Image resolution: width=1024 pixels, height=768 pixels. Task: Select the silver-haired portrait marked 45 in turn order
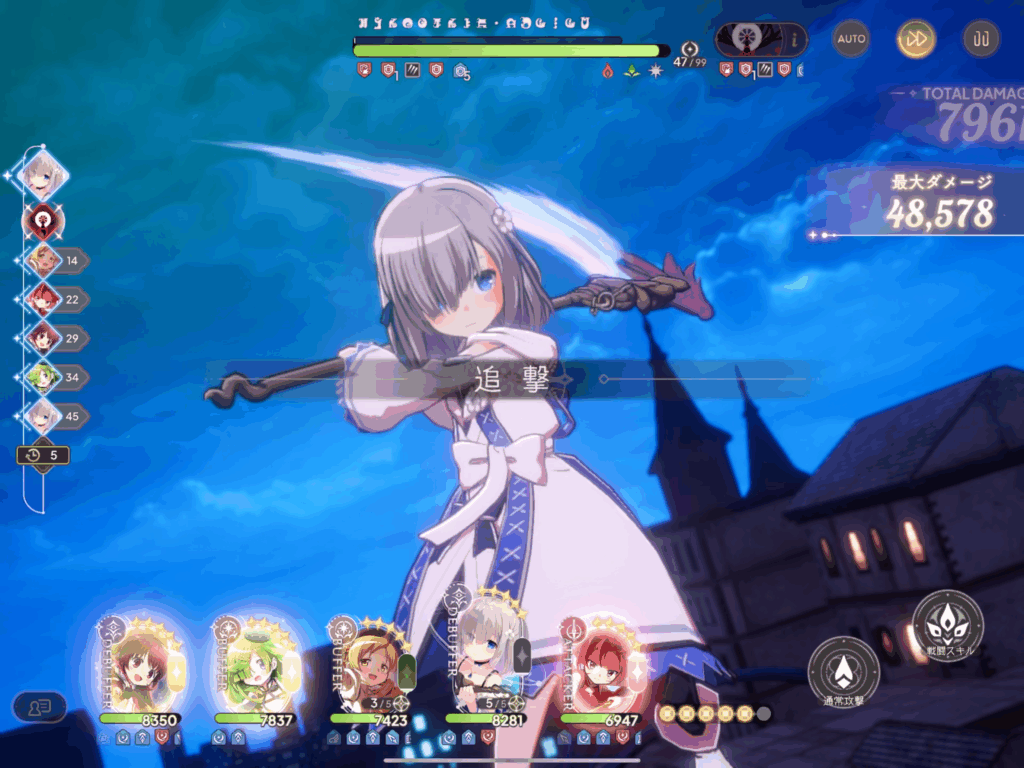[x=43, y=416]
